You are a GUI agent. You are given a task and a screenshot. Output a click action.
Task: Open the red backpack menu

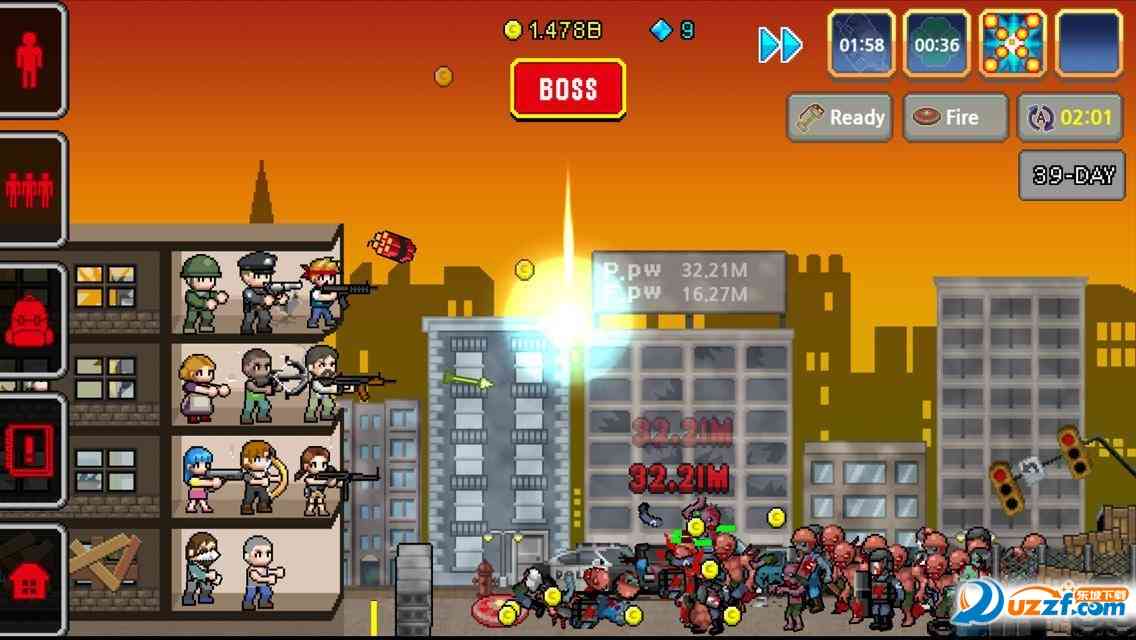(30, 321)
